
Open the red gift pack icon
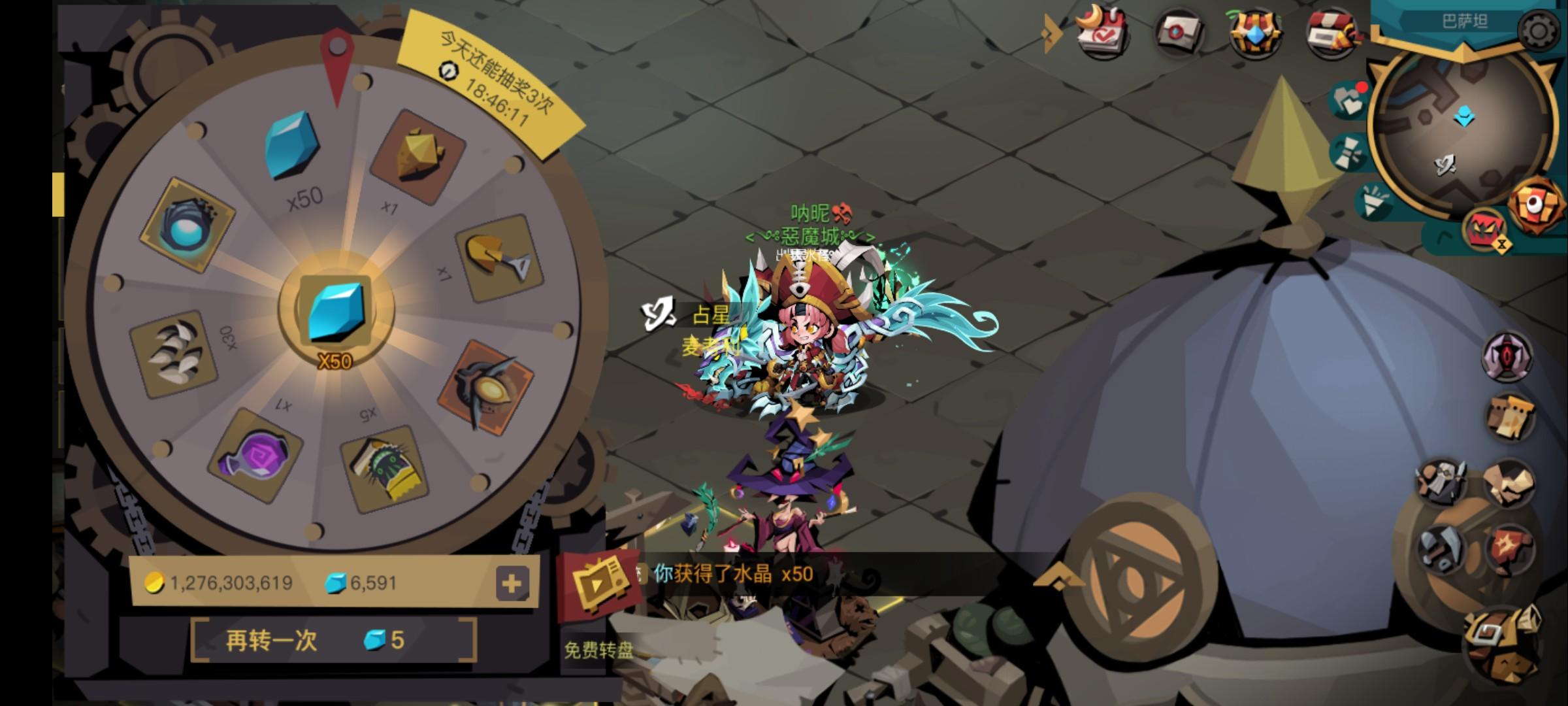coord(1330,31)
